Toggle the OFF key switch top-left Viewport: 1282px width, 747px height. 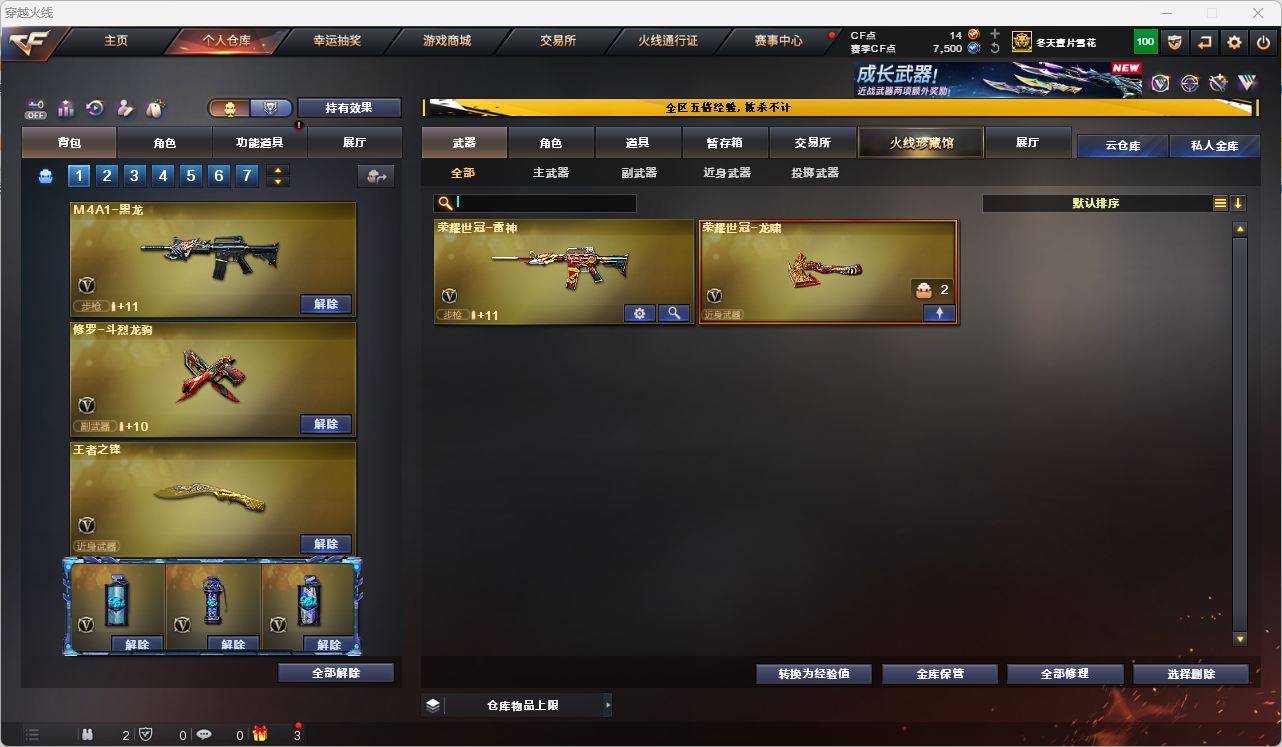[34, 108]
